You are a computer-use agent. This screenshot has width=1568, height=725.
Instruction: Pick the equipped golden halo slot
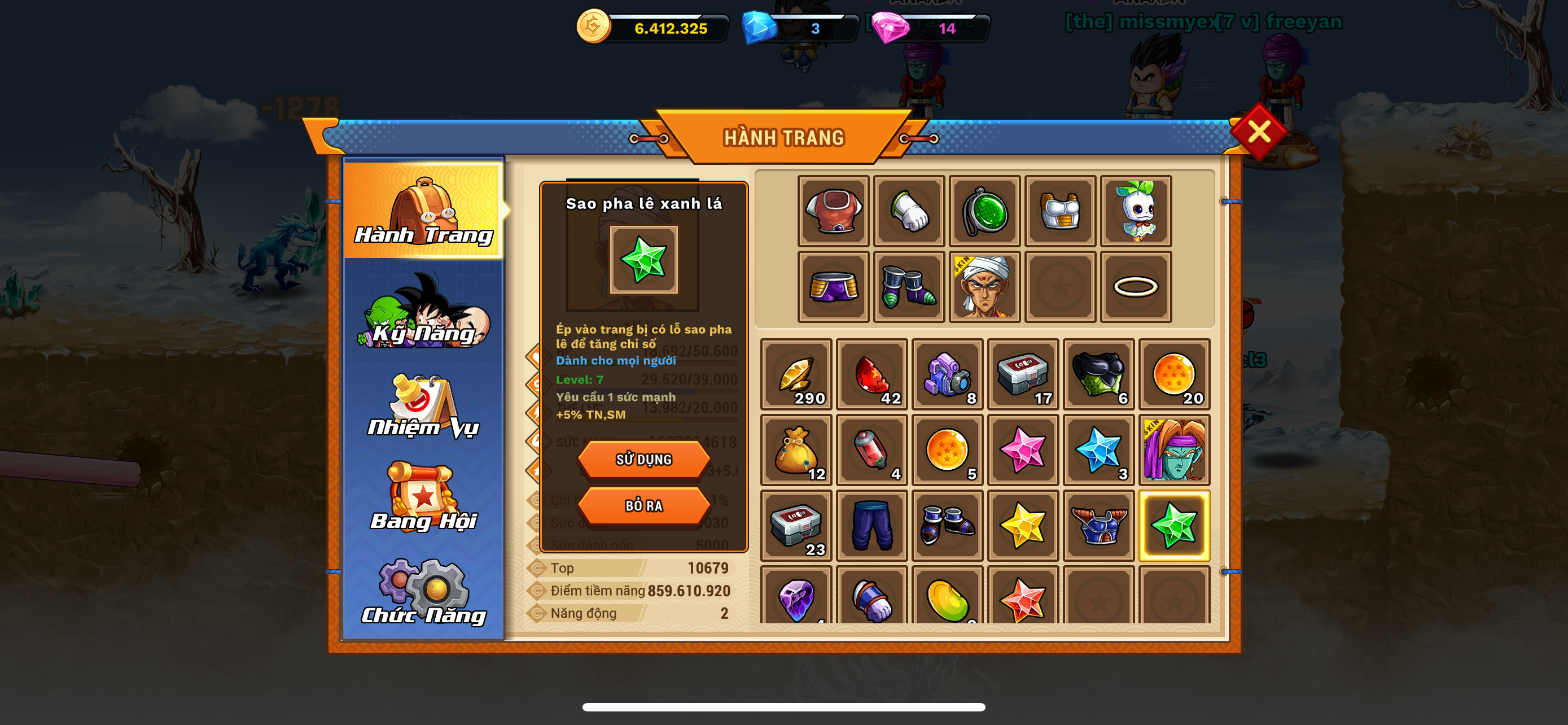pyautogui.click(x=1135, y=287)
